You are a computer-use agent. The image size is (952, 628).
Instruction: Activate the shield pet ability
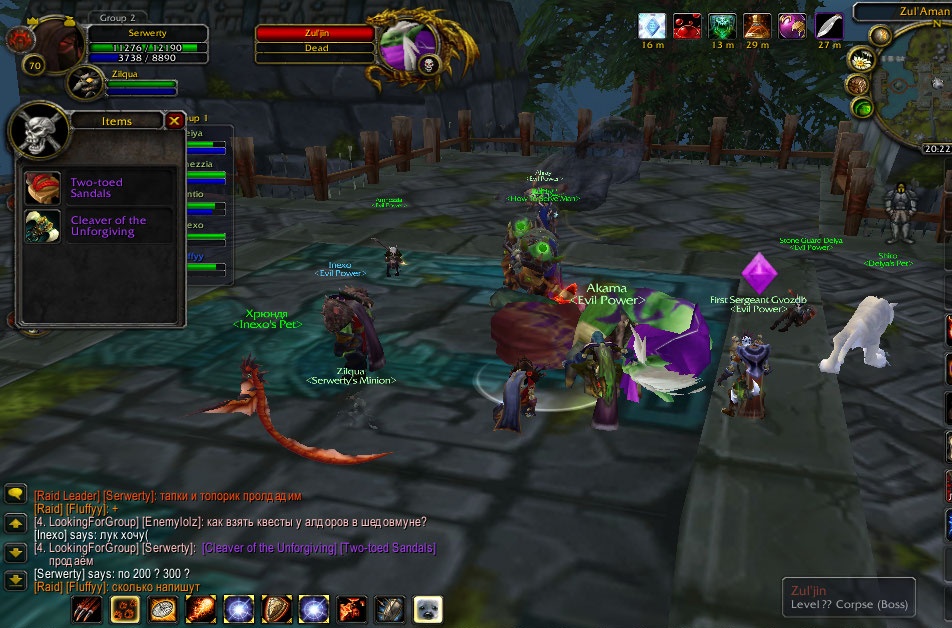pyautogui.click(x=276, y=609)
